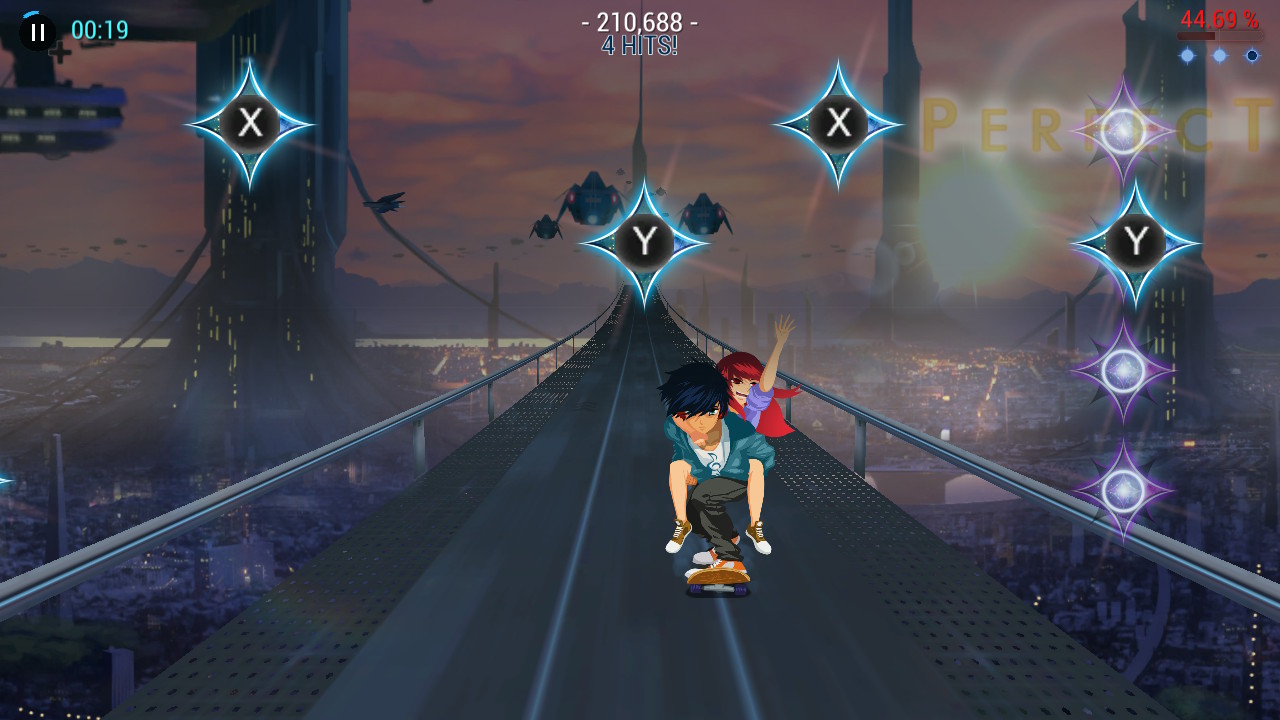This screenshot has width=1280, height=720.
Task: Tap the lower purple orb note
Action: (x=1122, y=488)
